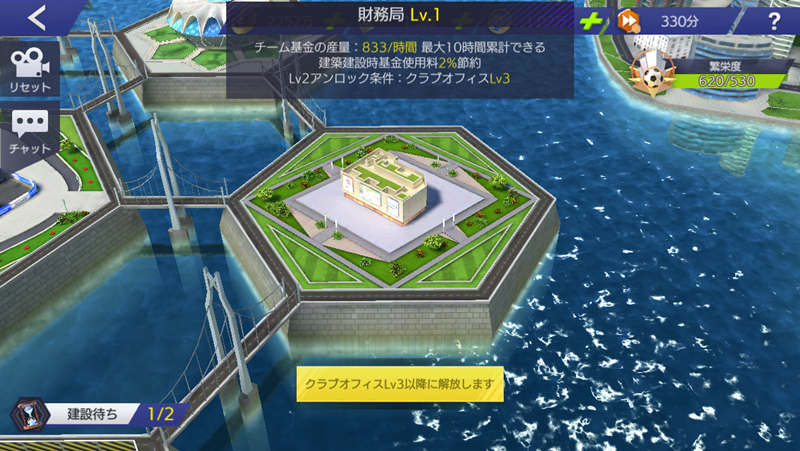Screen dimensions: 800x451
Task: Open the 建設待ち construction queue
Action: [x=95, y=412]
